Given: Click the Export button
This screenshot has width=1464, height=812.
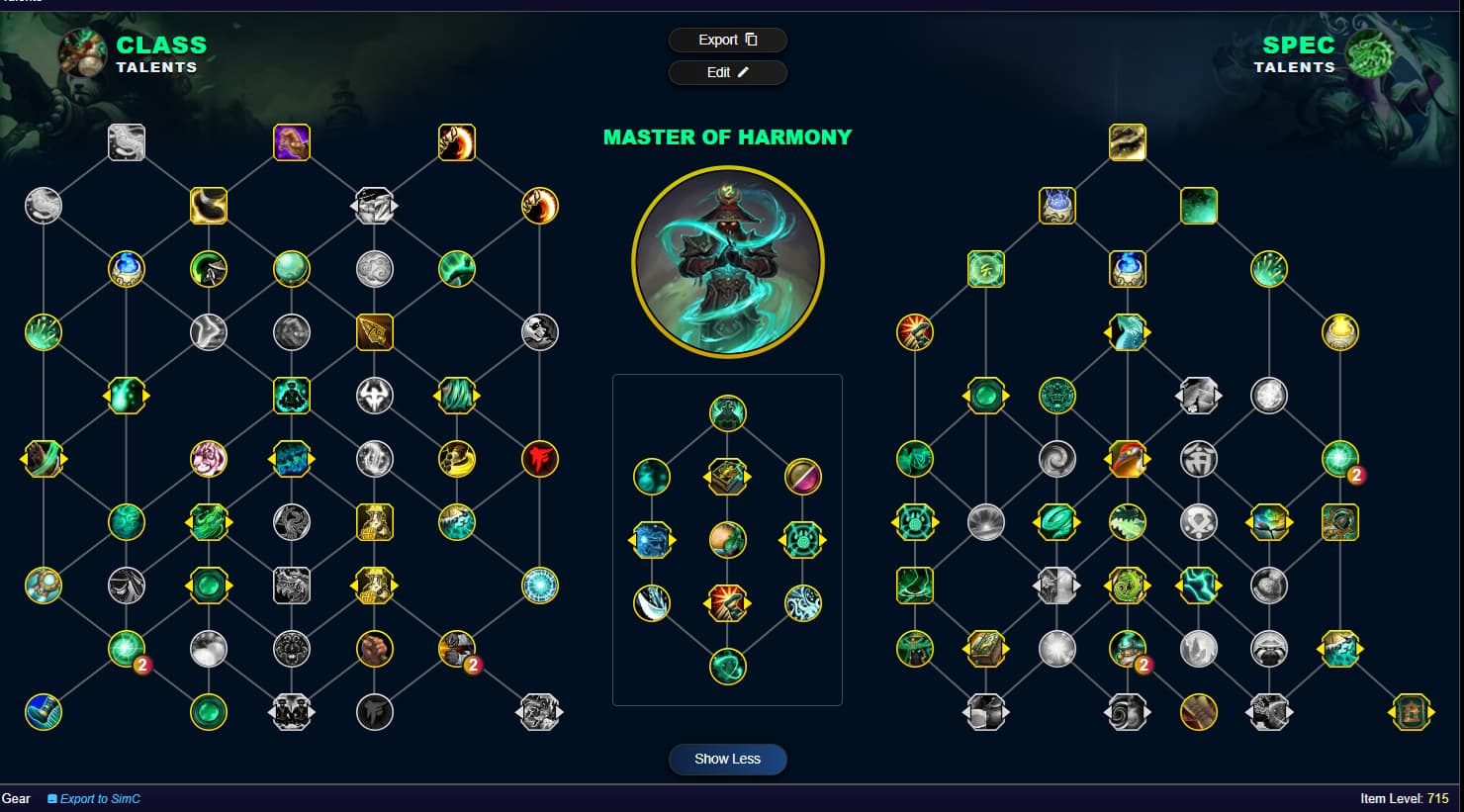Looking at the screenshot, I should [727, 40].
